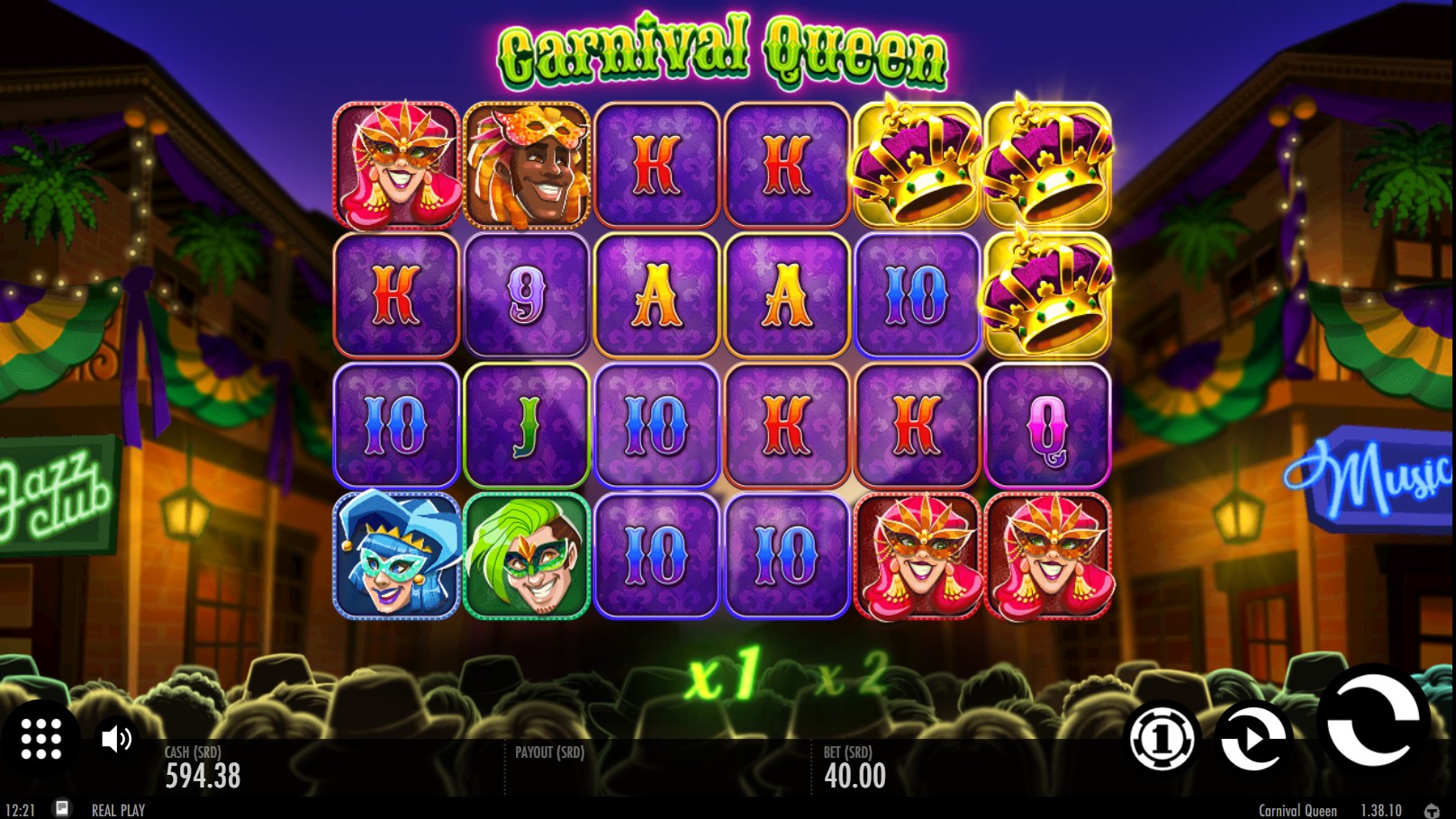Click the Carnival Queen neon logo
The height and width of the screenshot is (819, 1456).
(722, 50)
